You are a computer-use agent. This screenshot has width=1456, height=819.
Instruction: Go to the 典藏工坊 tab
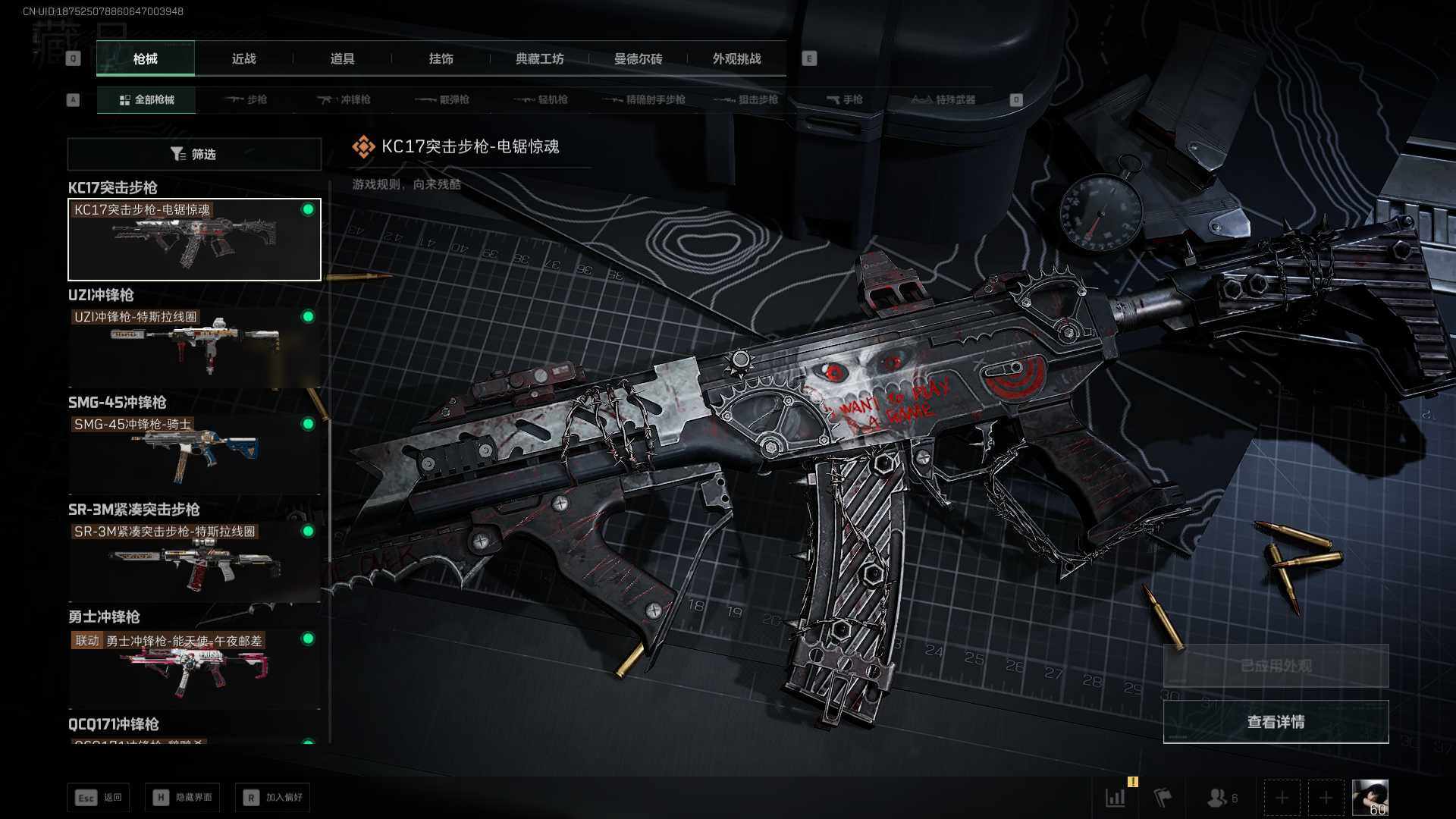click(x=539, y=59)
